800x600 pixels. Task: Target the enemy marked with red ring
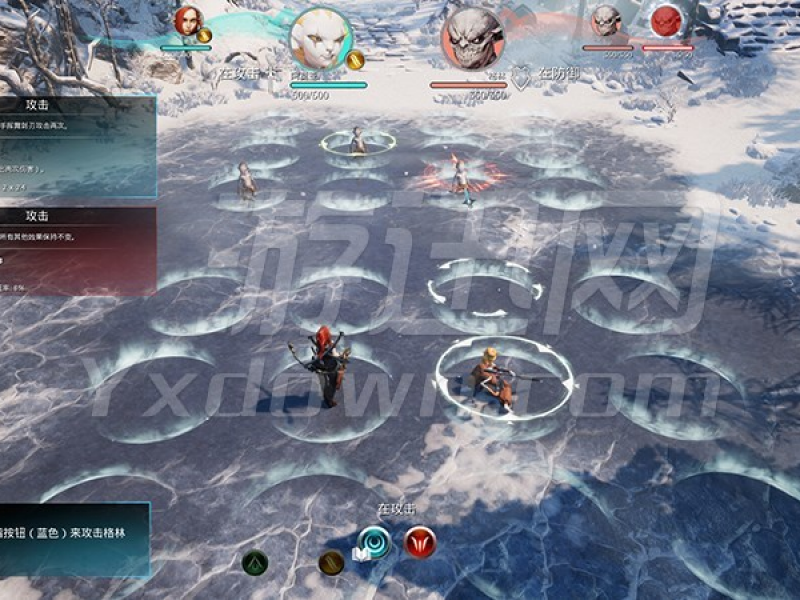pyautogui.click(x=460, y=176)
